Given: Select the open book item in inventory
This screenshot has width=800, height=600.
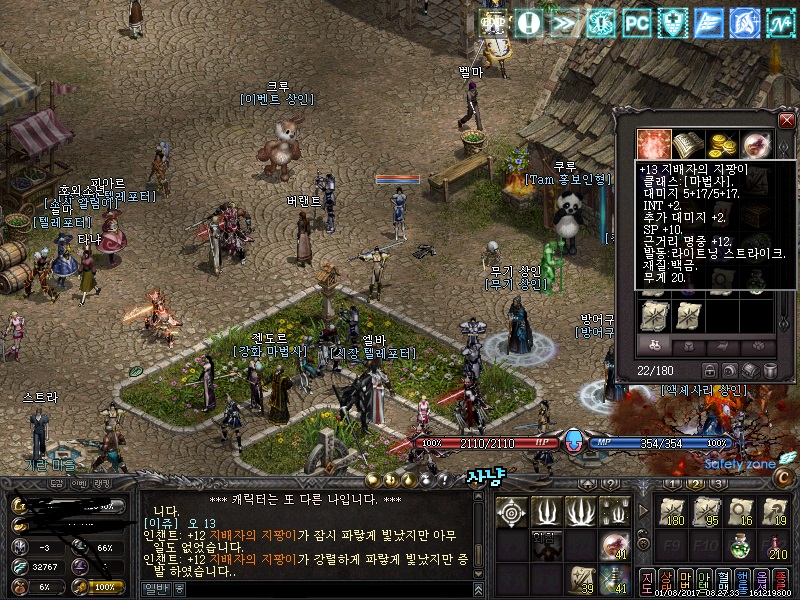Looking at the screenshot, I should [689, 144].
